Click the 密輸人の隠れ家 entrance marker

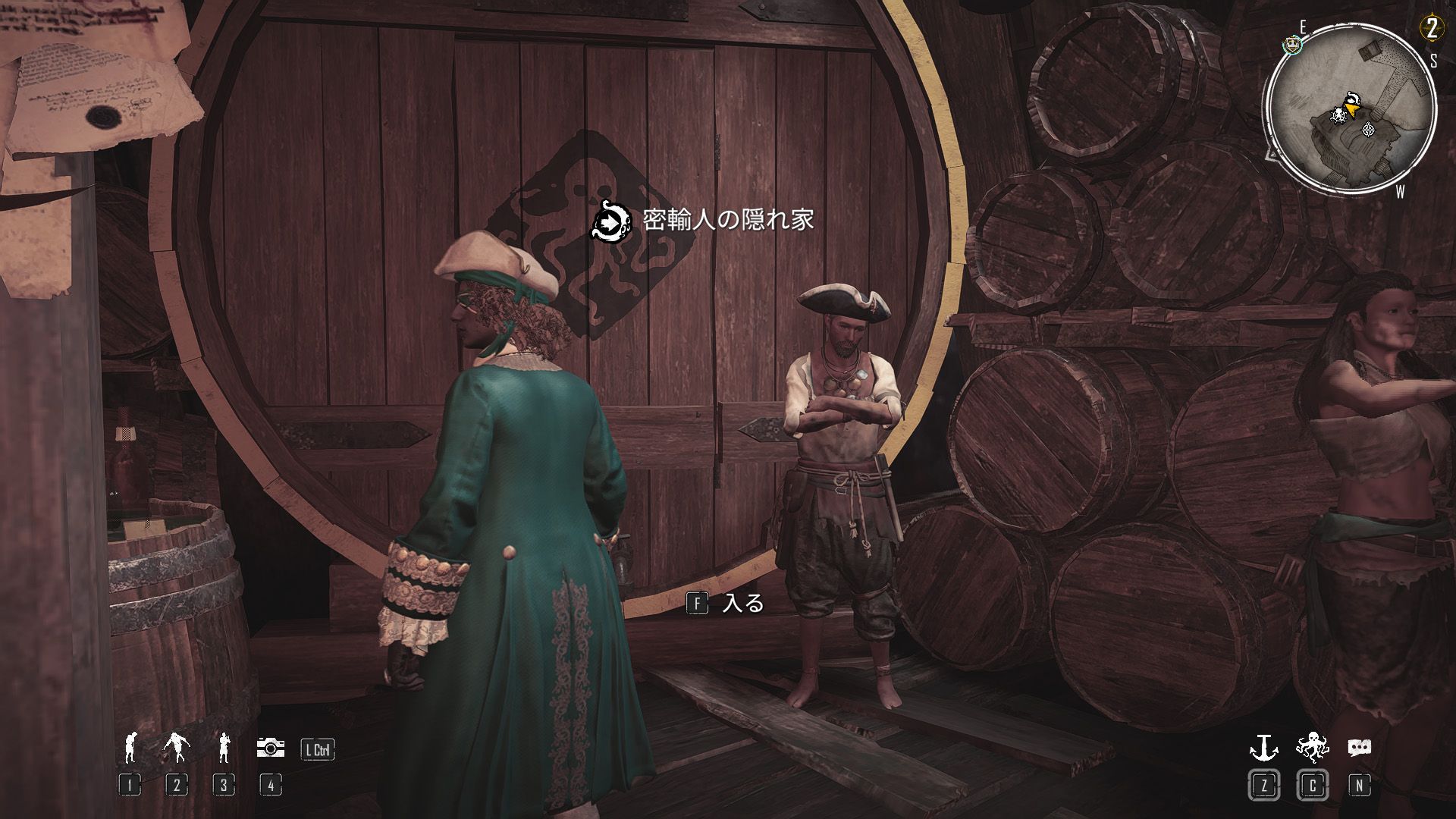611,221
